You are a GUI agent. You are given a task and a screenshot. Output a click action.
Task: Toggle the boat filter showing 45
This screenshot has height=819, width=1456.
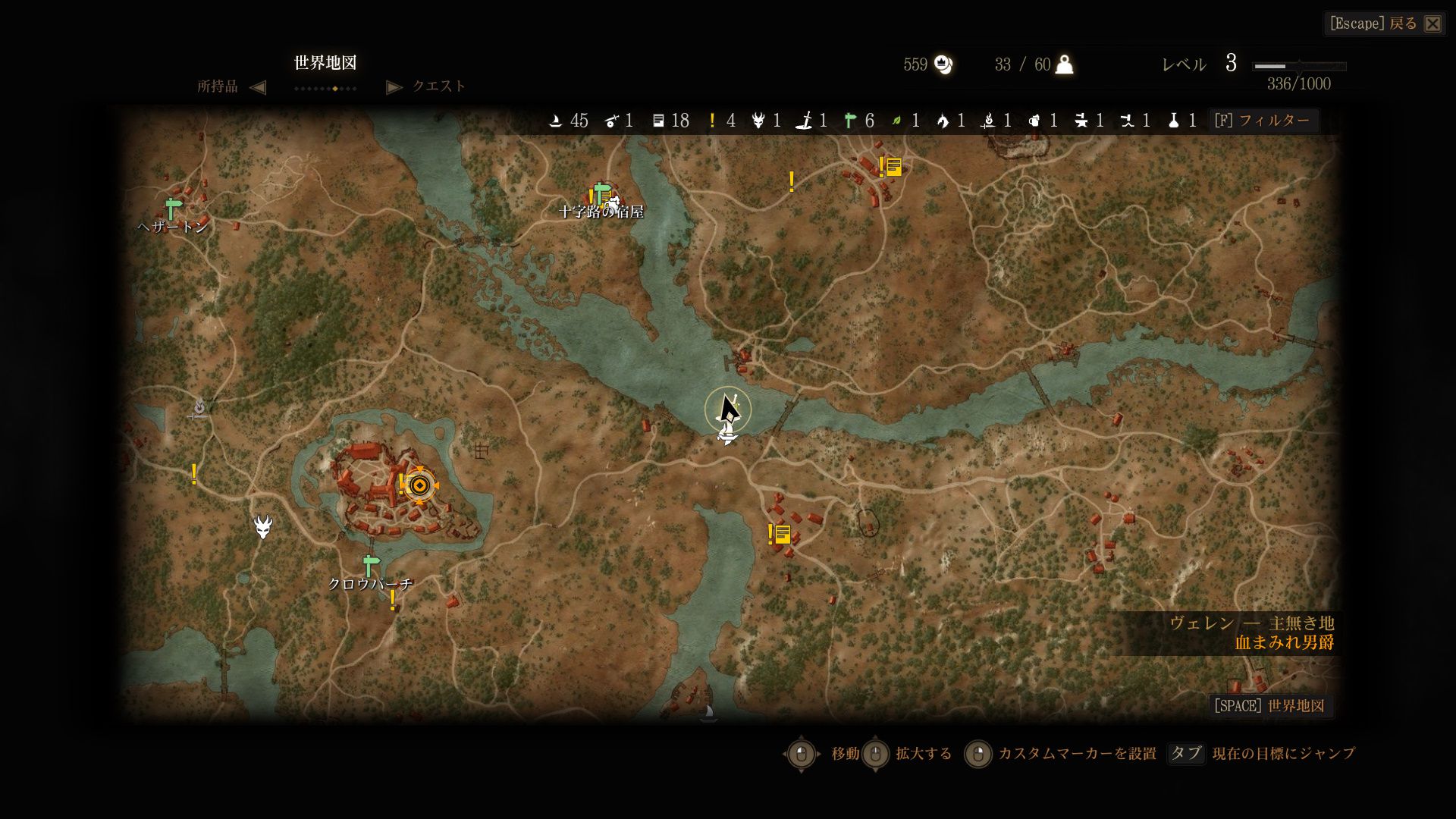(556, 121)
